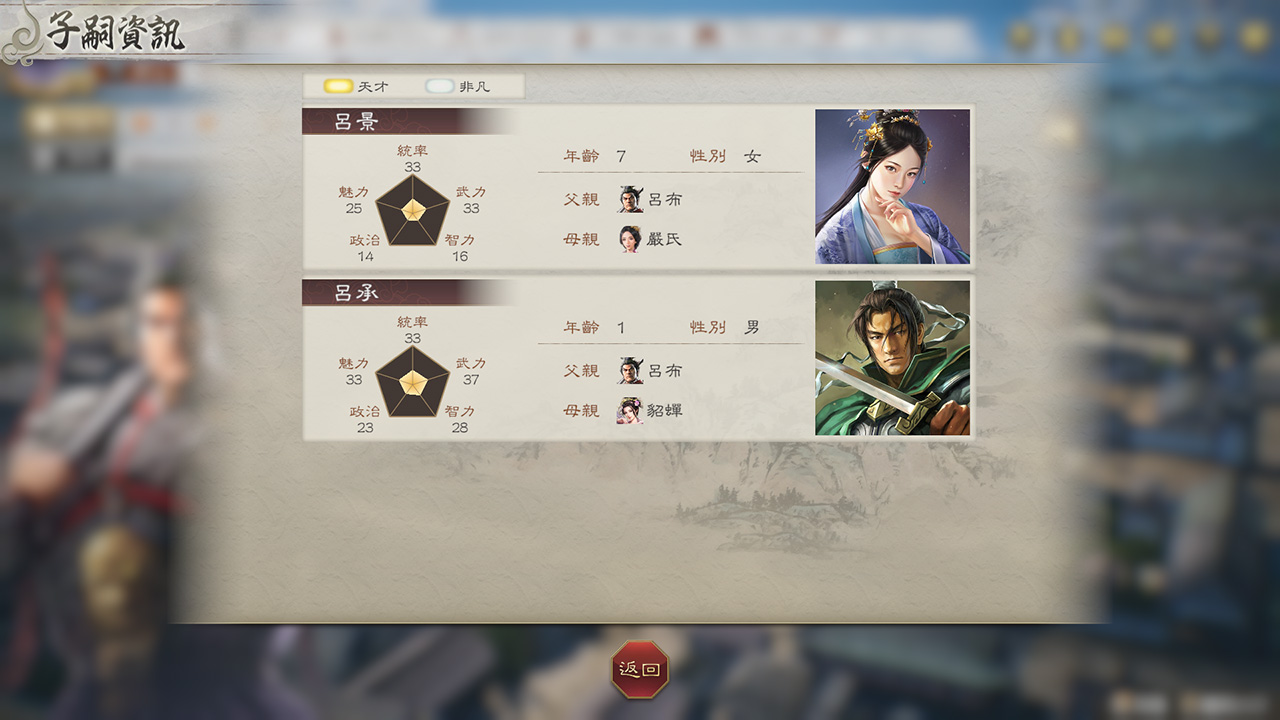Click 嚴氏's mother portrait icon
The width and height of the screenshot is (1280, 720).
(x=628, y=240)
